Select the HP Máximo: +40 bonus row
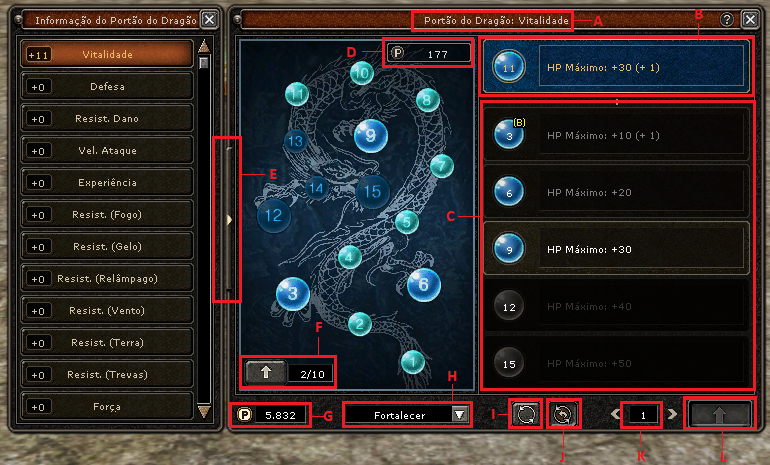770x465 pixels. (615, 306)
